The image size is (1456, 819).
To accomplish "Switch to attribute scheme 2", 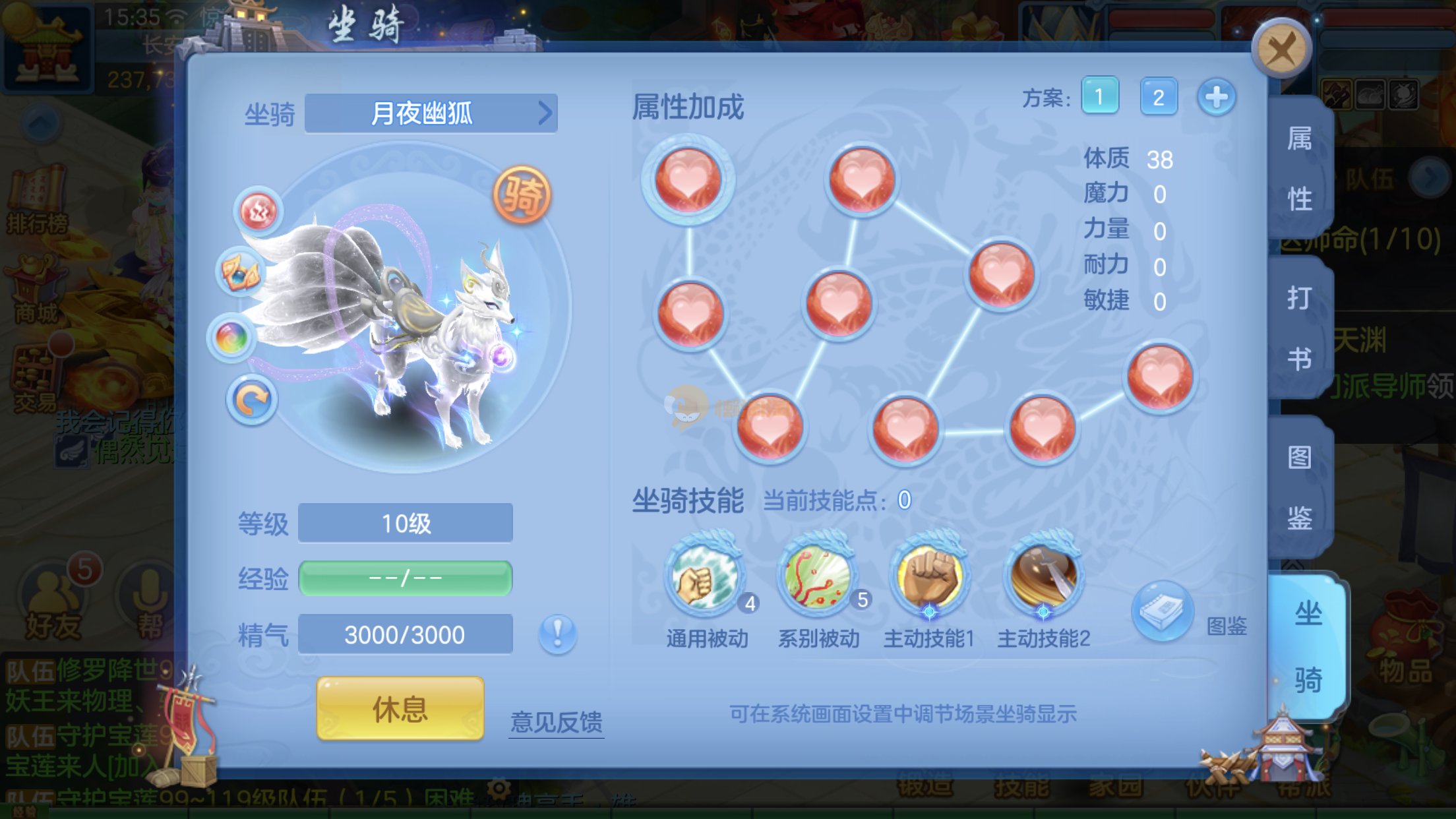I will [x=1158, y=97].
